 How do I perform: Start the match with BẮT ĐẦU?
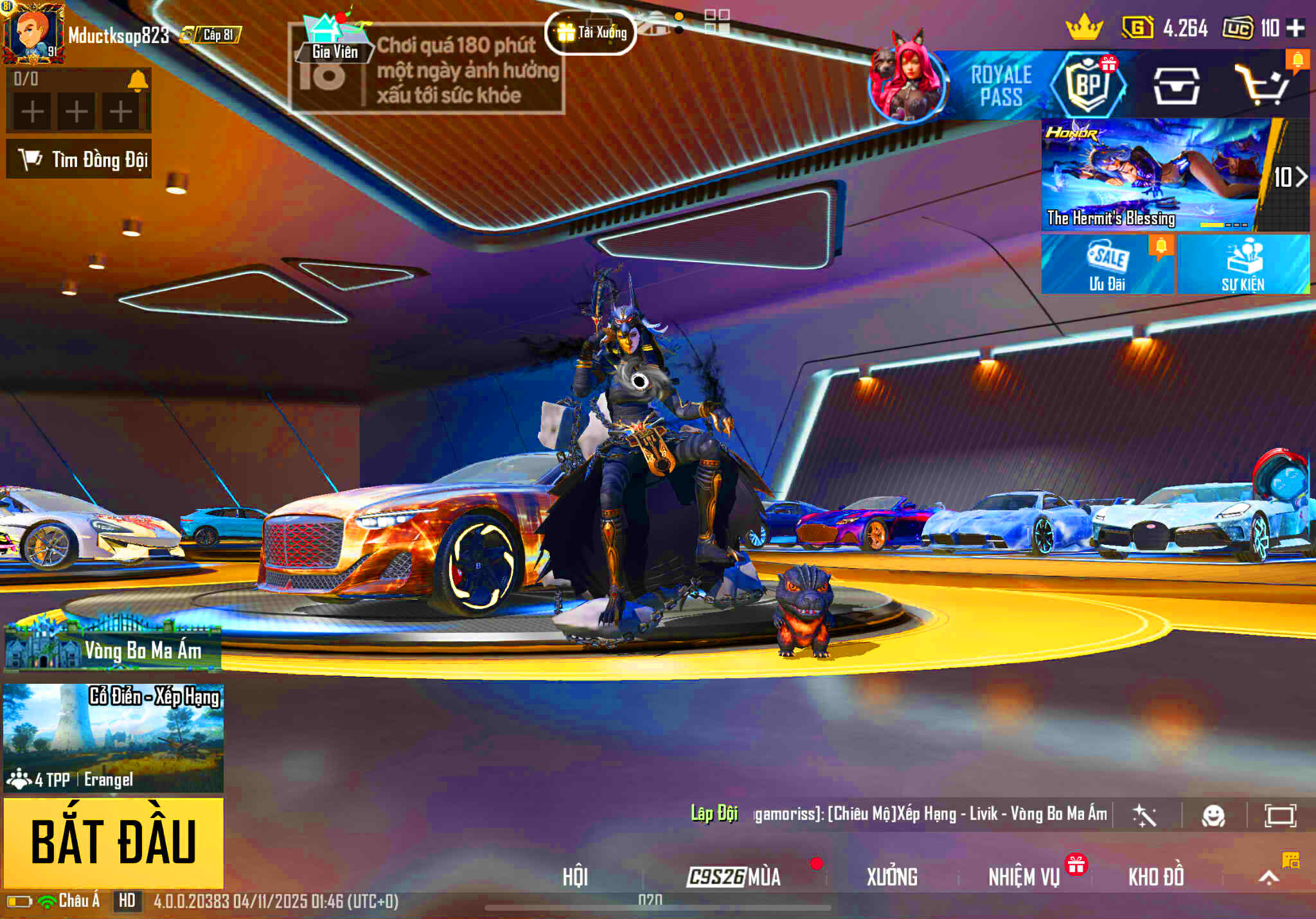coord(114,842)
